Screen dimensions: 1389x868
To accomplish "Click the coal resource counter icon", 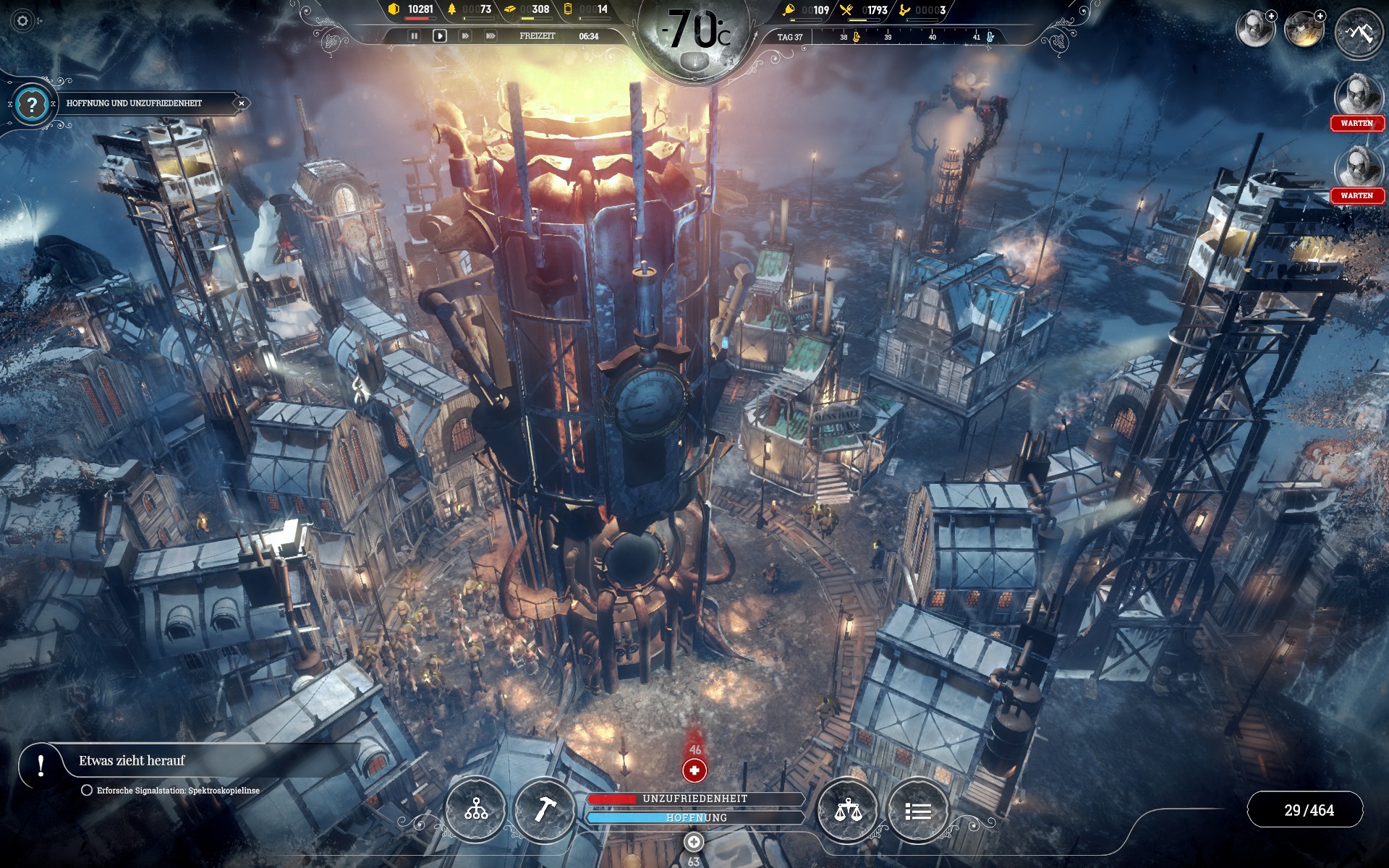I will click(x=394, y=9).
